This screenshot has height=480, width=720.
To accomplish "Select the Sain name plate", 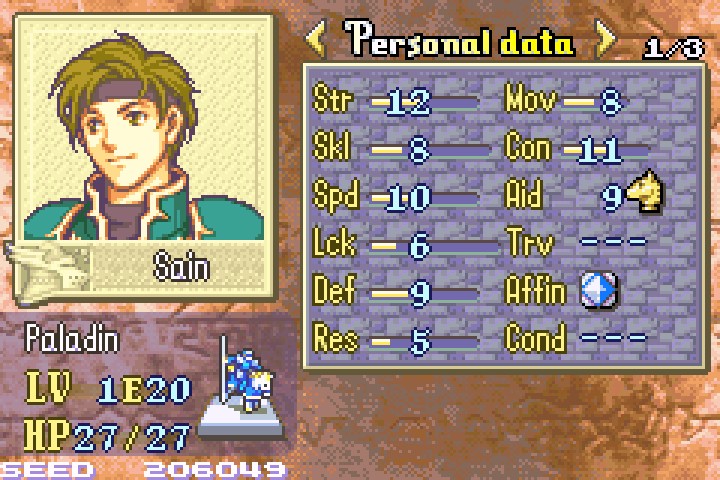I will (x=180, y=265).
